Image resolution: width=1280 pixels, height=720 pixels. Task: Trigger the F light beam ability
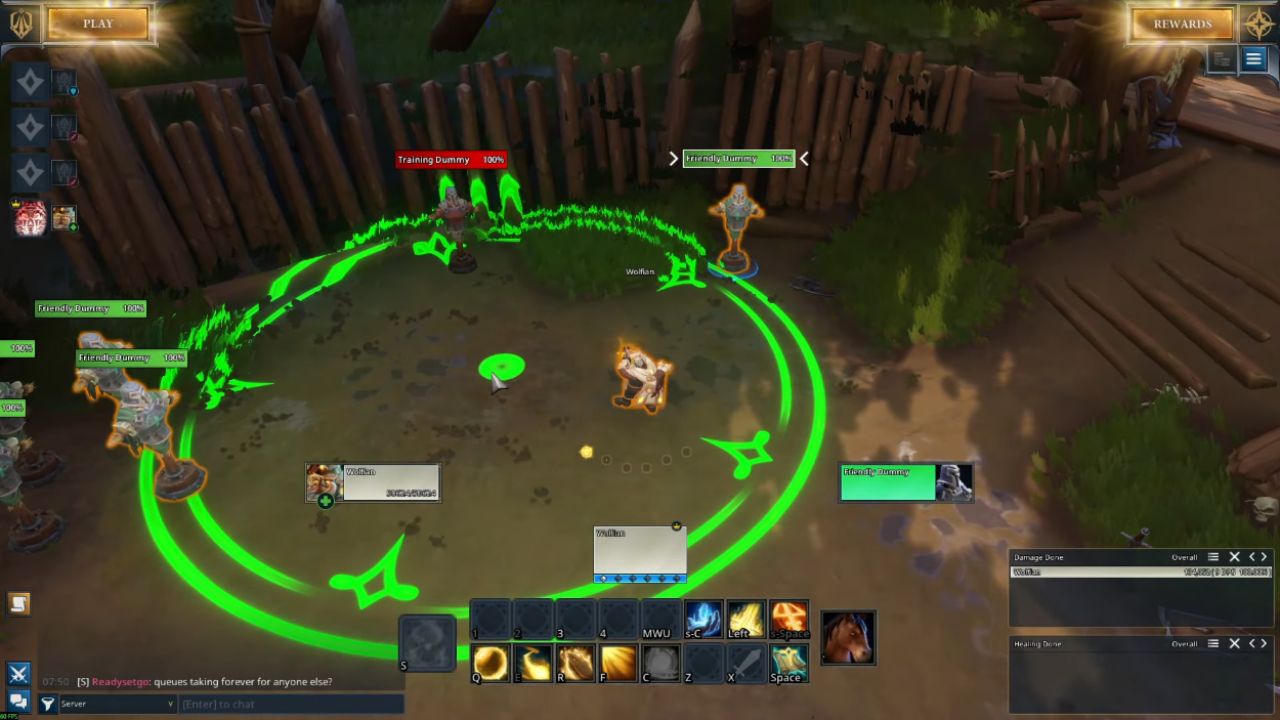tap(619, 662)
